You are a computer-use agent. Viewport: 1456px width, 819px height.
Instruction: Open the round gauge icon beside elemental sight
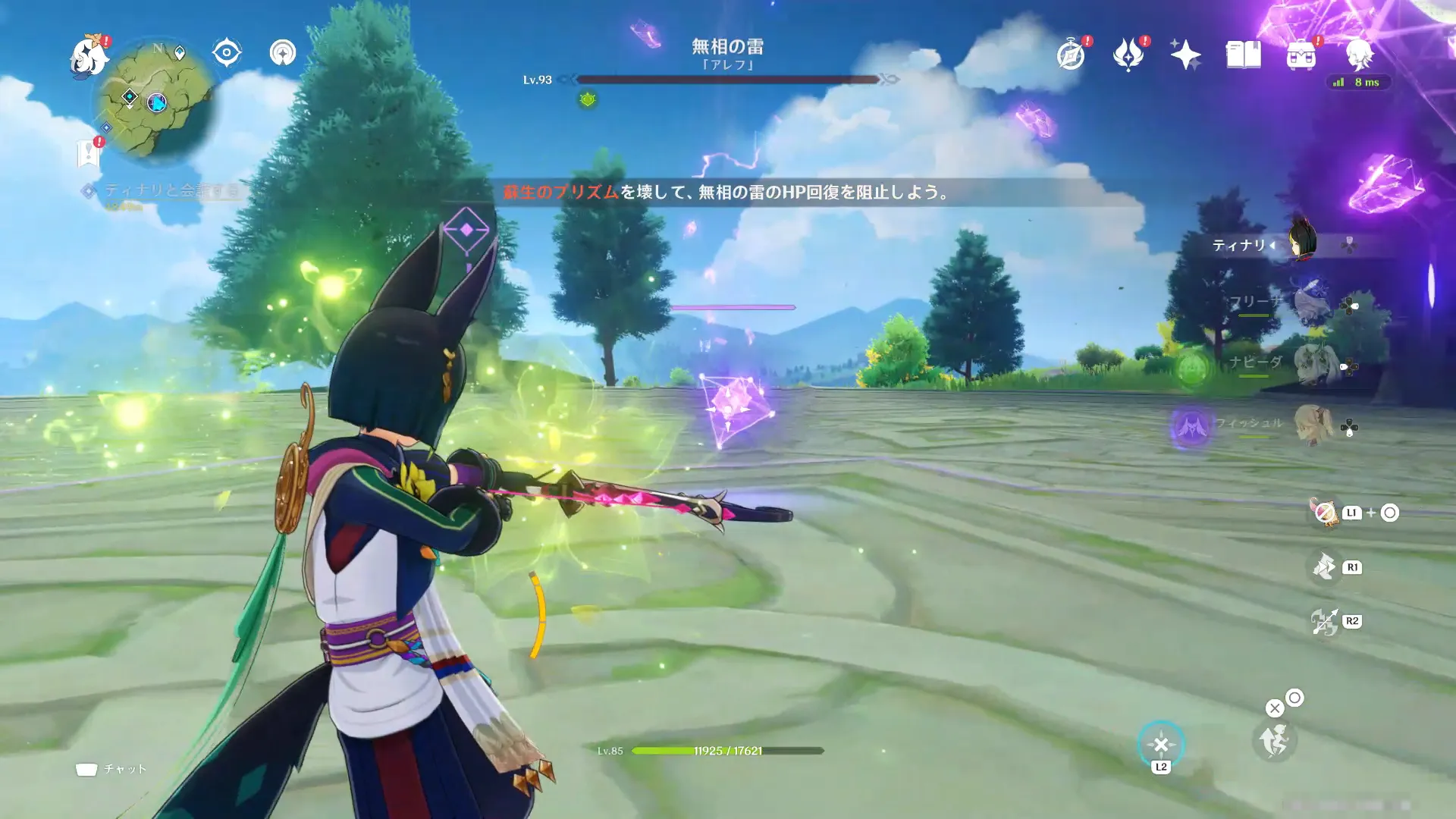[x=283, y=53]
